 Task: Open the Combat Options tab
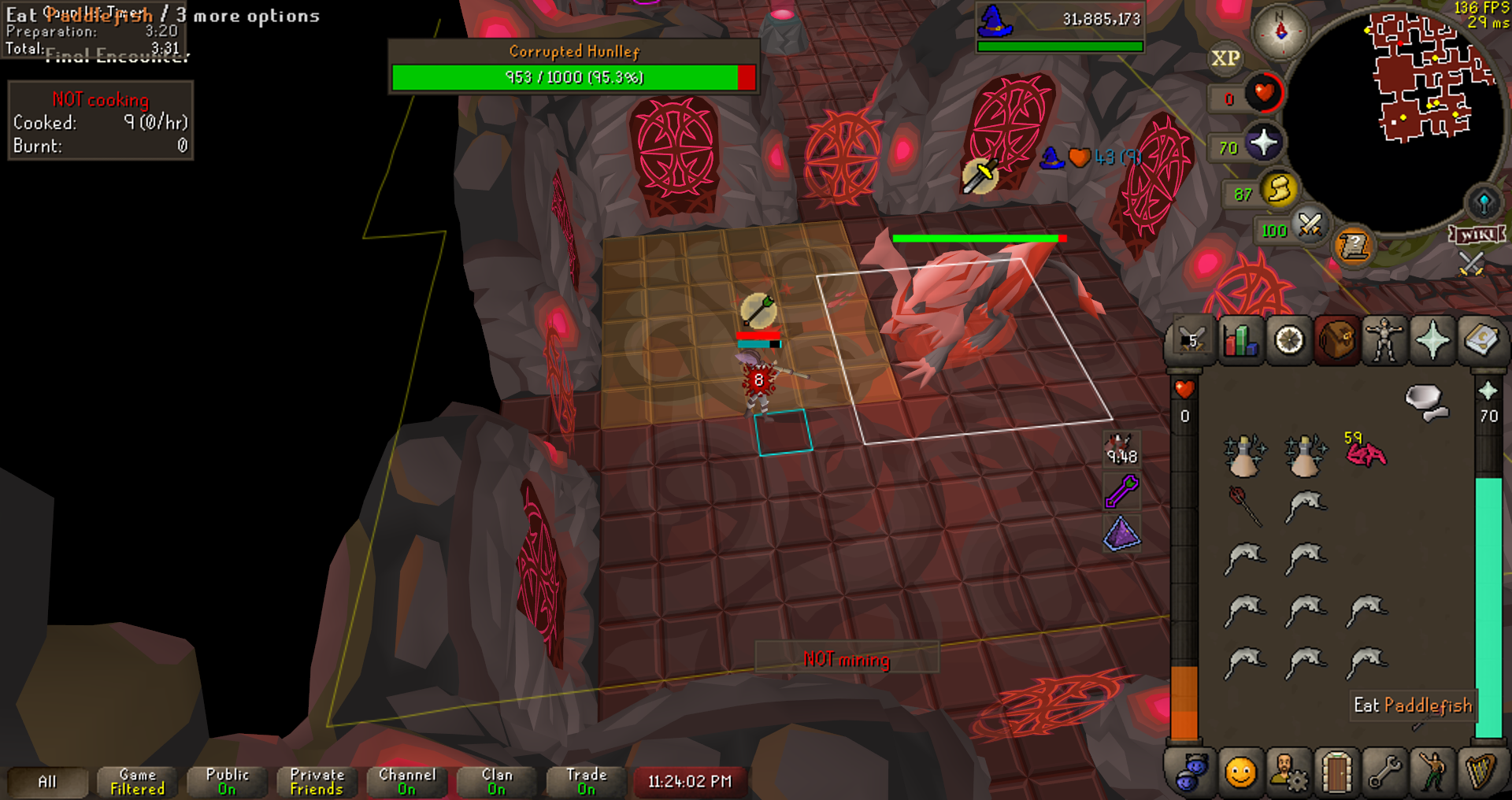pos(1191,341)
